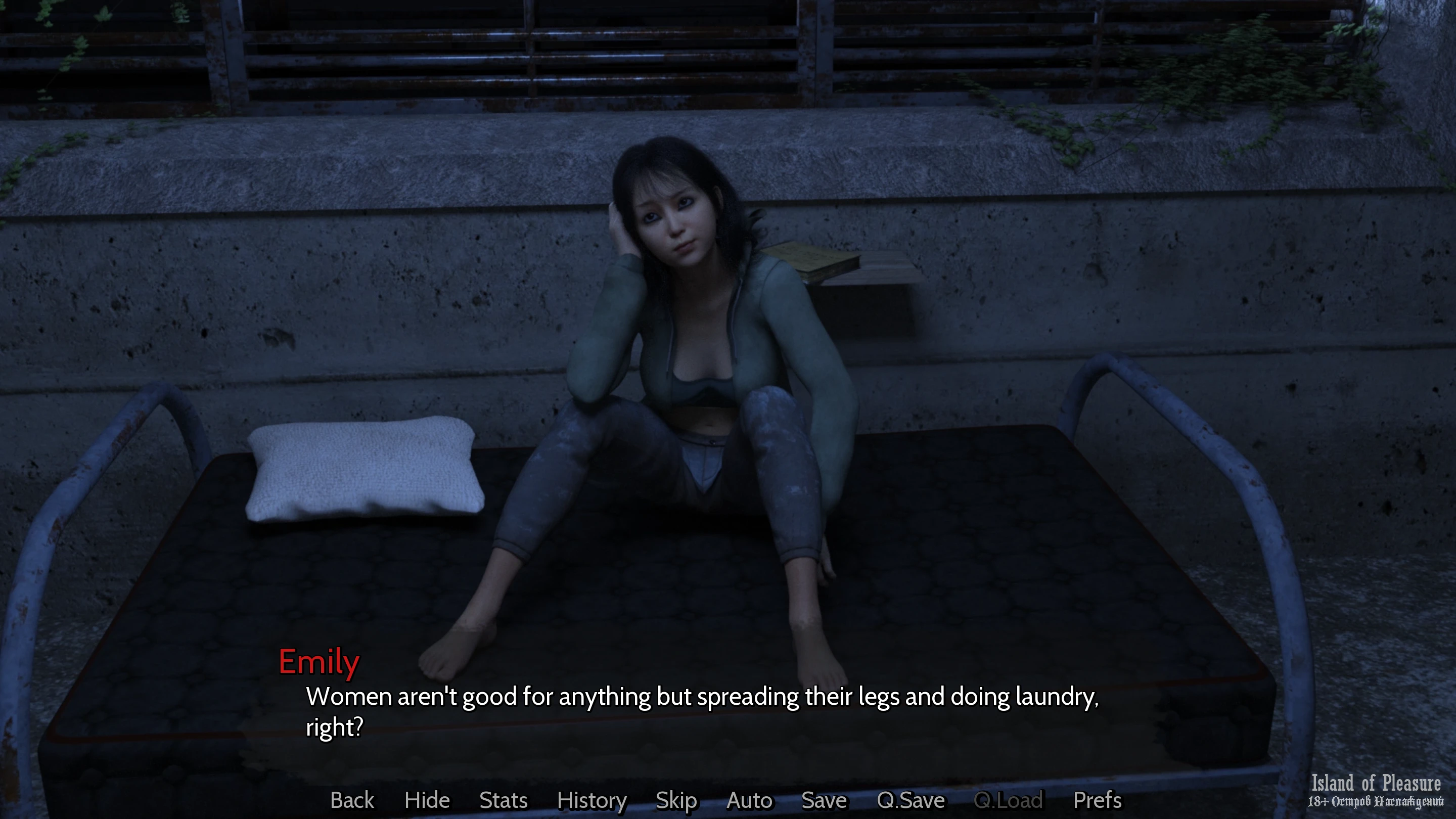Hide the dialogue interface

click(427, 800)
